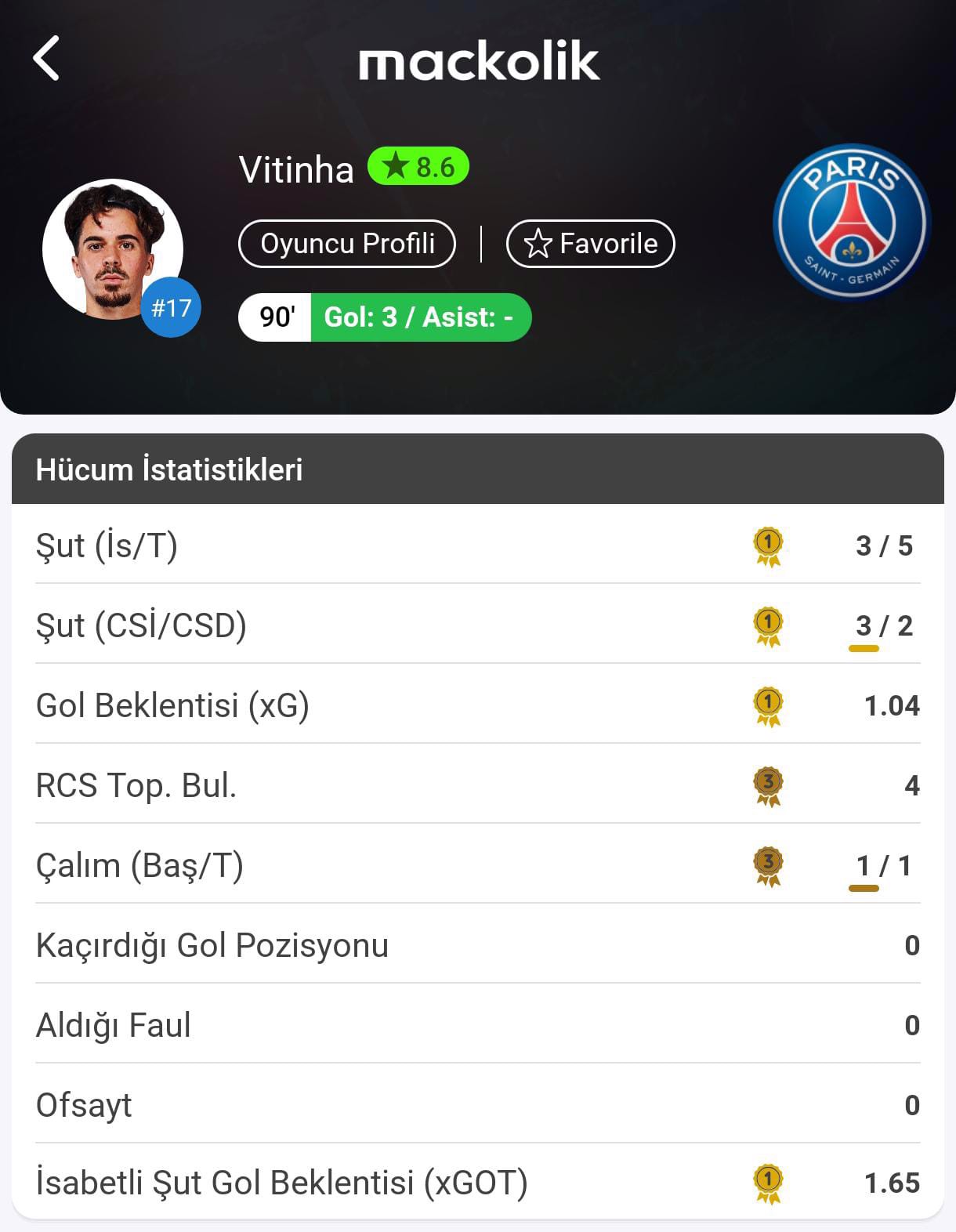Open the Paris Saint-Germain club badge
The image size is (956, 1232).
click(x=851, y=223)
